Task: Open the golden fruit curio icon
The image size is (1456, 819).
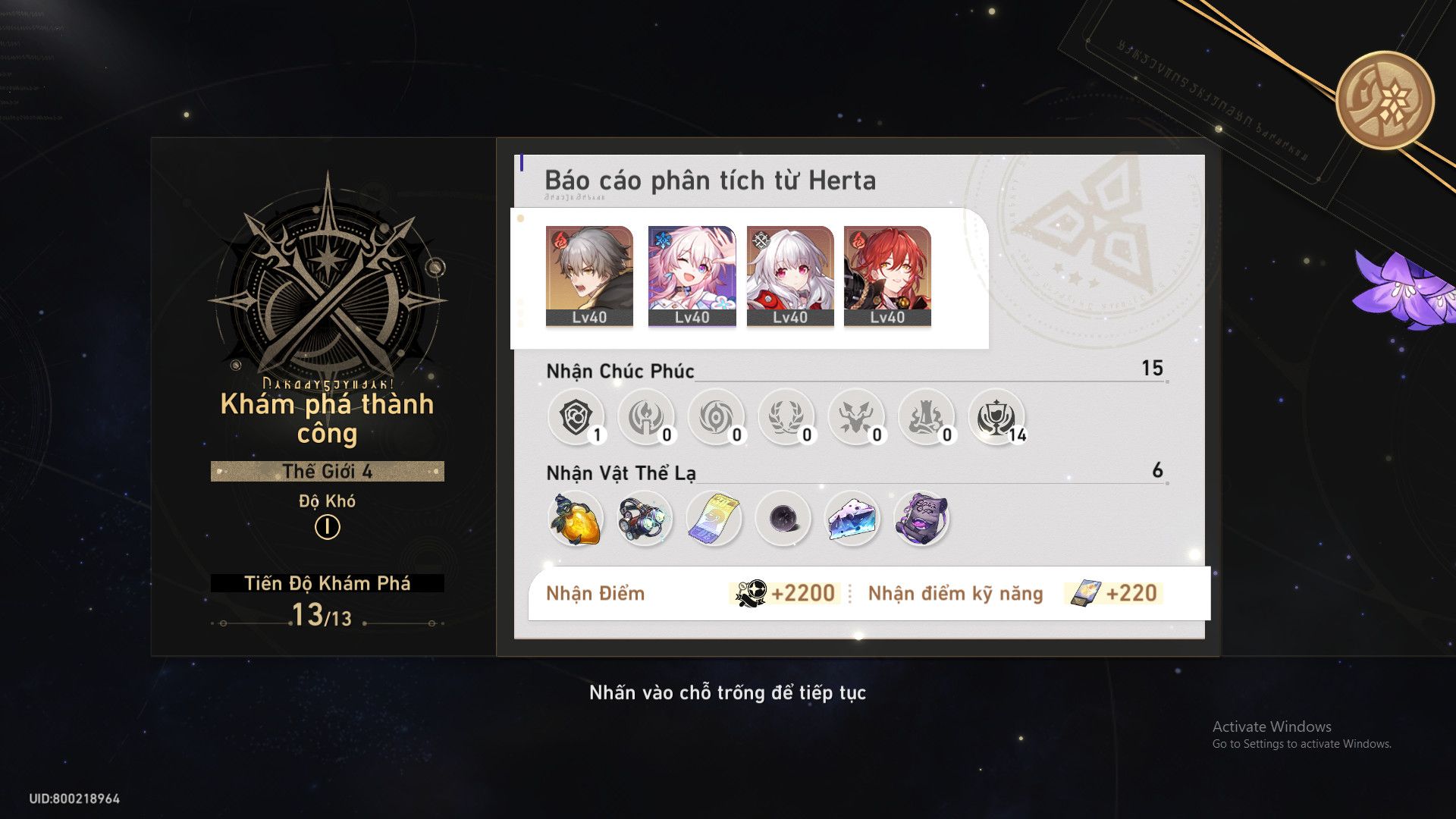Action: pos(575,518)
